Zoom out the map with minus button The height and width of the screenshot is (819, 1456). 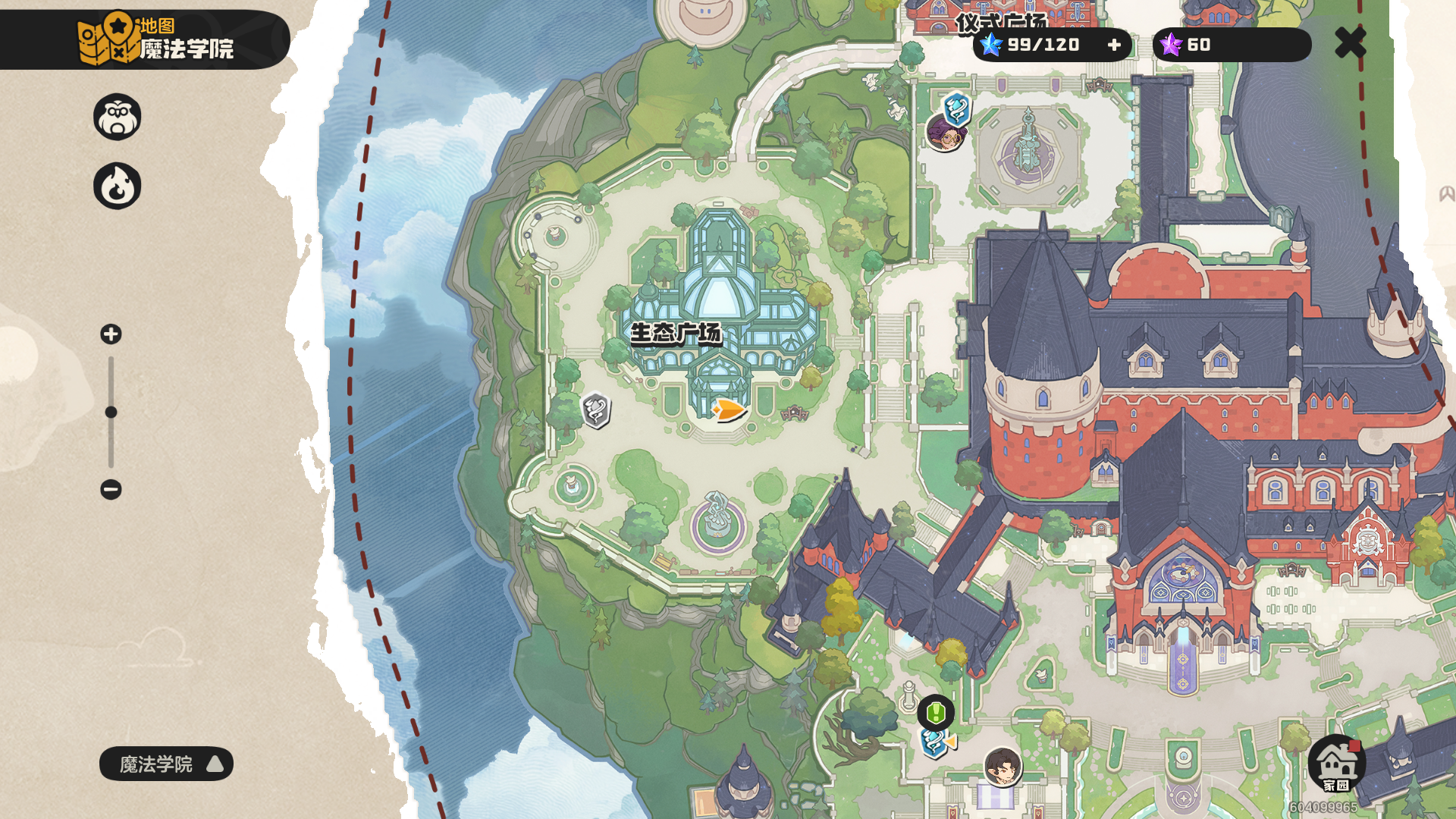(111, 489)
